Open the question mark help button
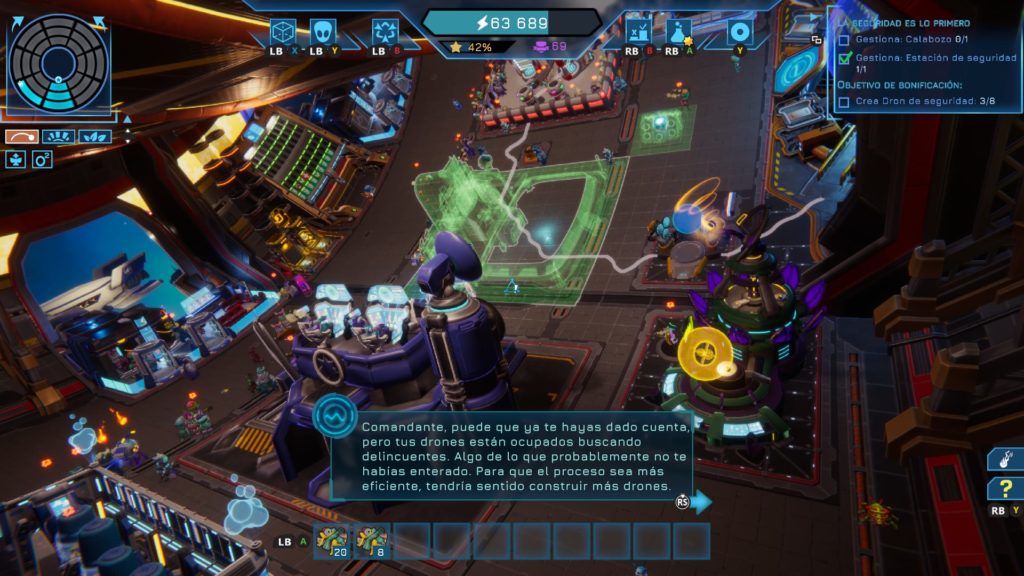 coord(1004,489)
